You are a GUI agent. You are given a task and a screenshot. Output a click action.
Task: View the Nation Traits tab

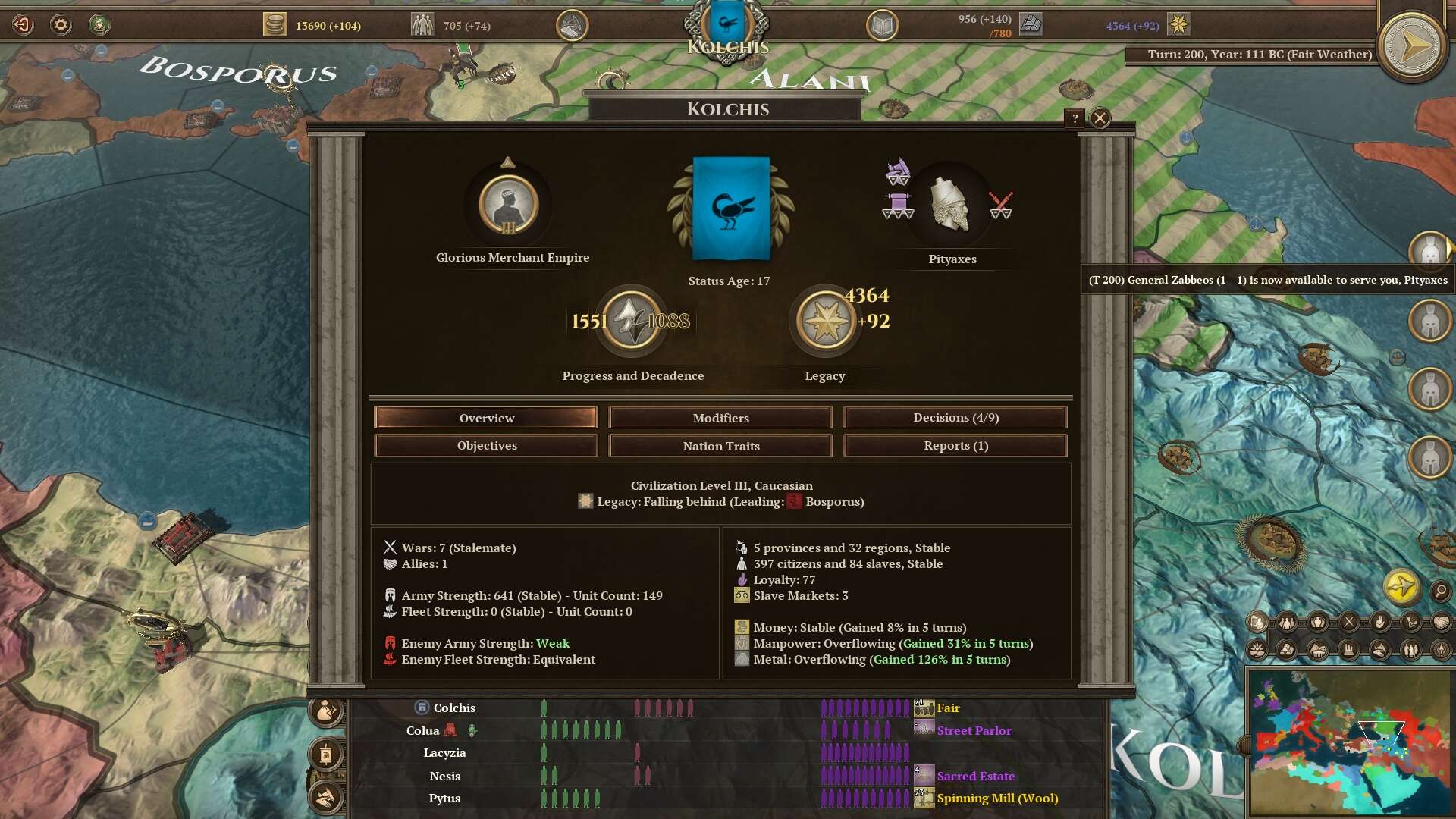[x=720, y=446]
